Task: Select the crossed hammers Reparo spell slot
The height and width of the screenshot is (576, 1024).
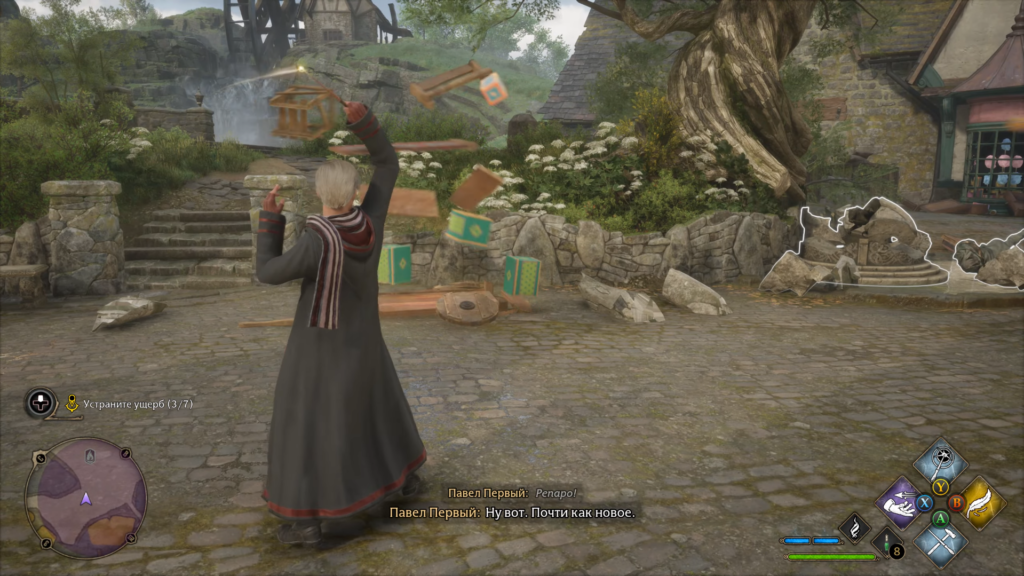Action: click(940, 542)
